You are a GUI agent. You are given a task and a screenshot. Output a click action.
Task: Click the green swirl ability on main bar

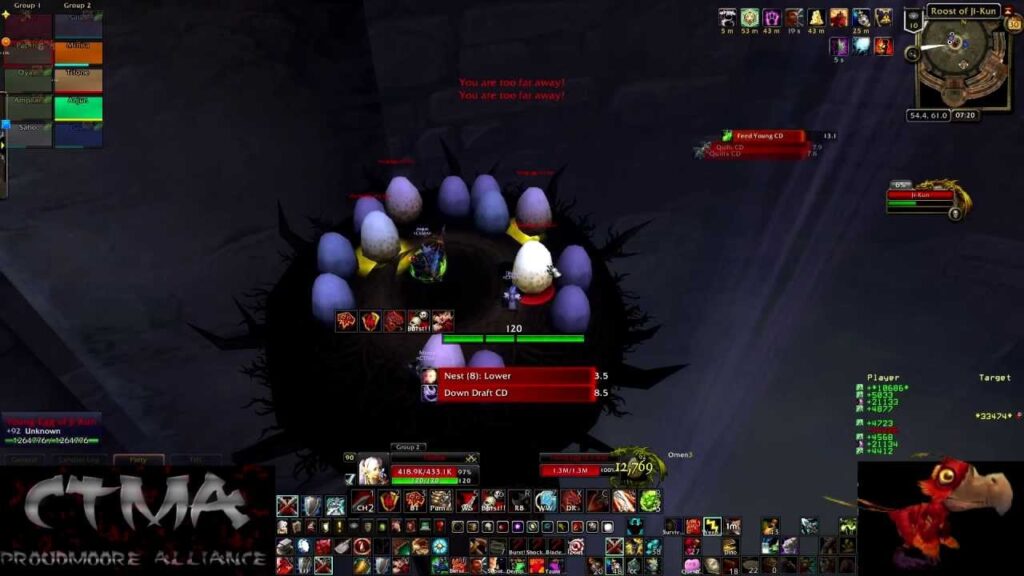click(649, 501)
